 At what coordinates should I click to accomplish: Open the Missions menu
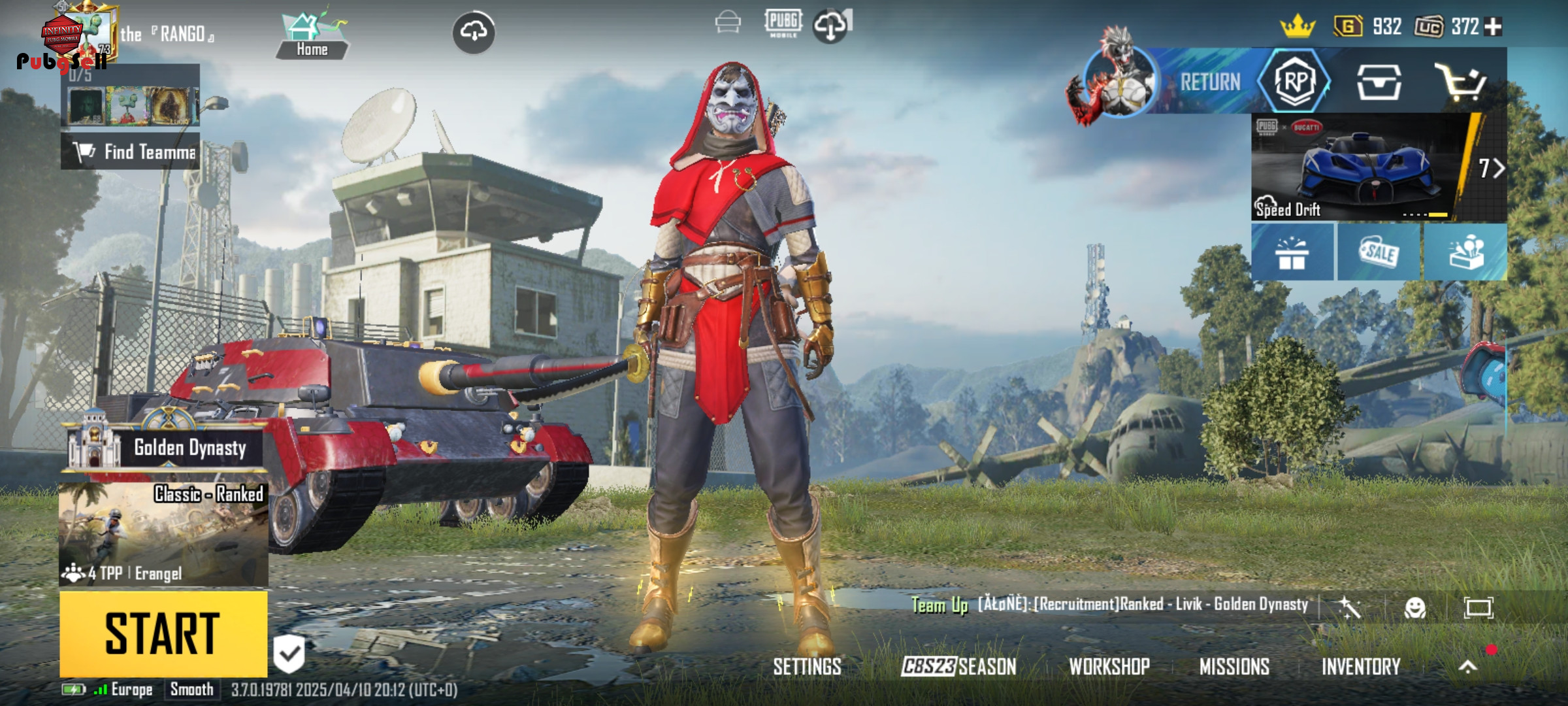(1234, 666)
